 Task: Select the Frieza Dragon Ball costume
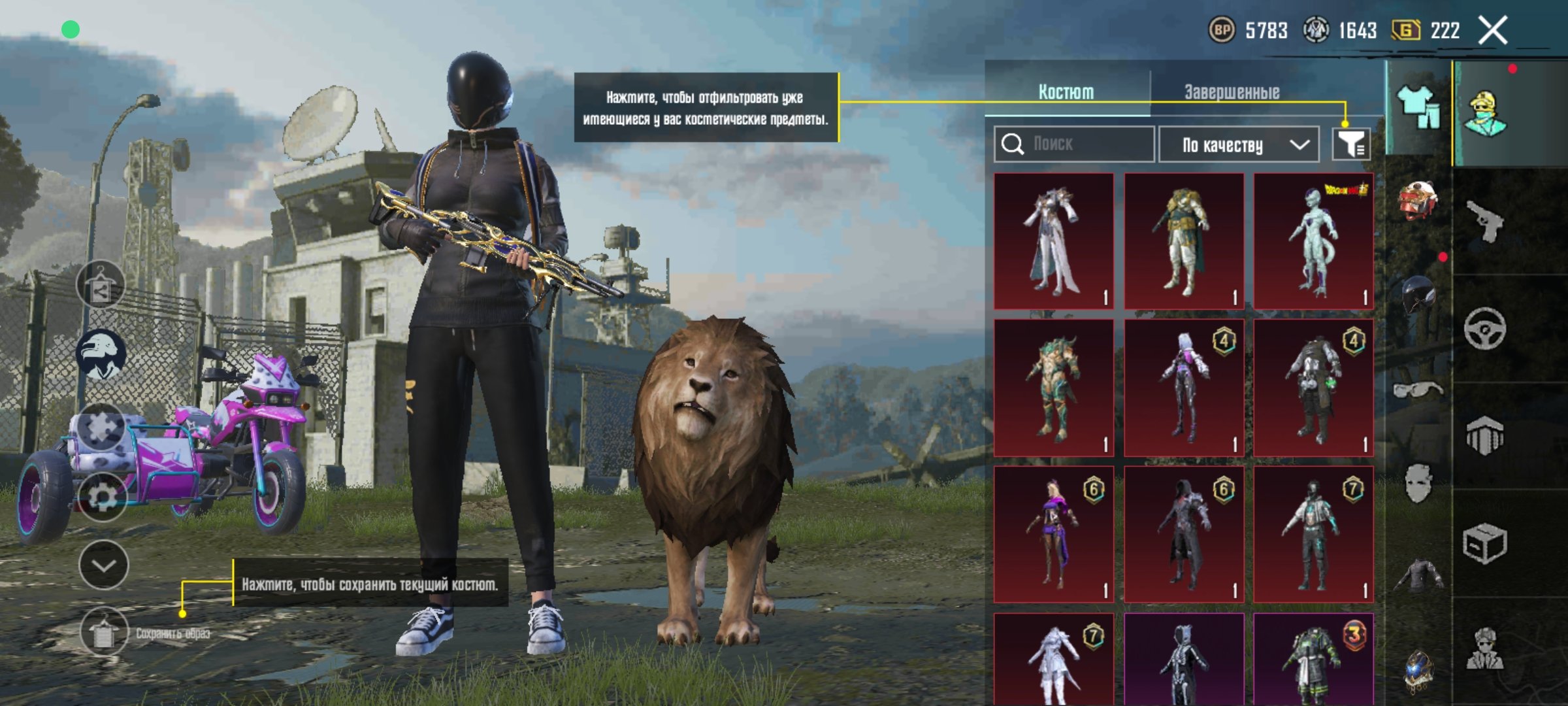click(1313, 241)
